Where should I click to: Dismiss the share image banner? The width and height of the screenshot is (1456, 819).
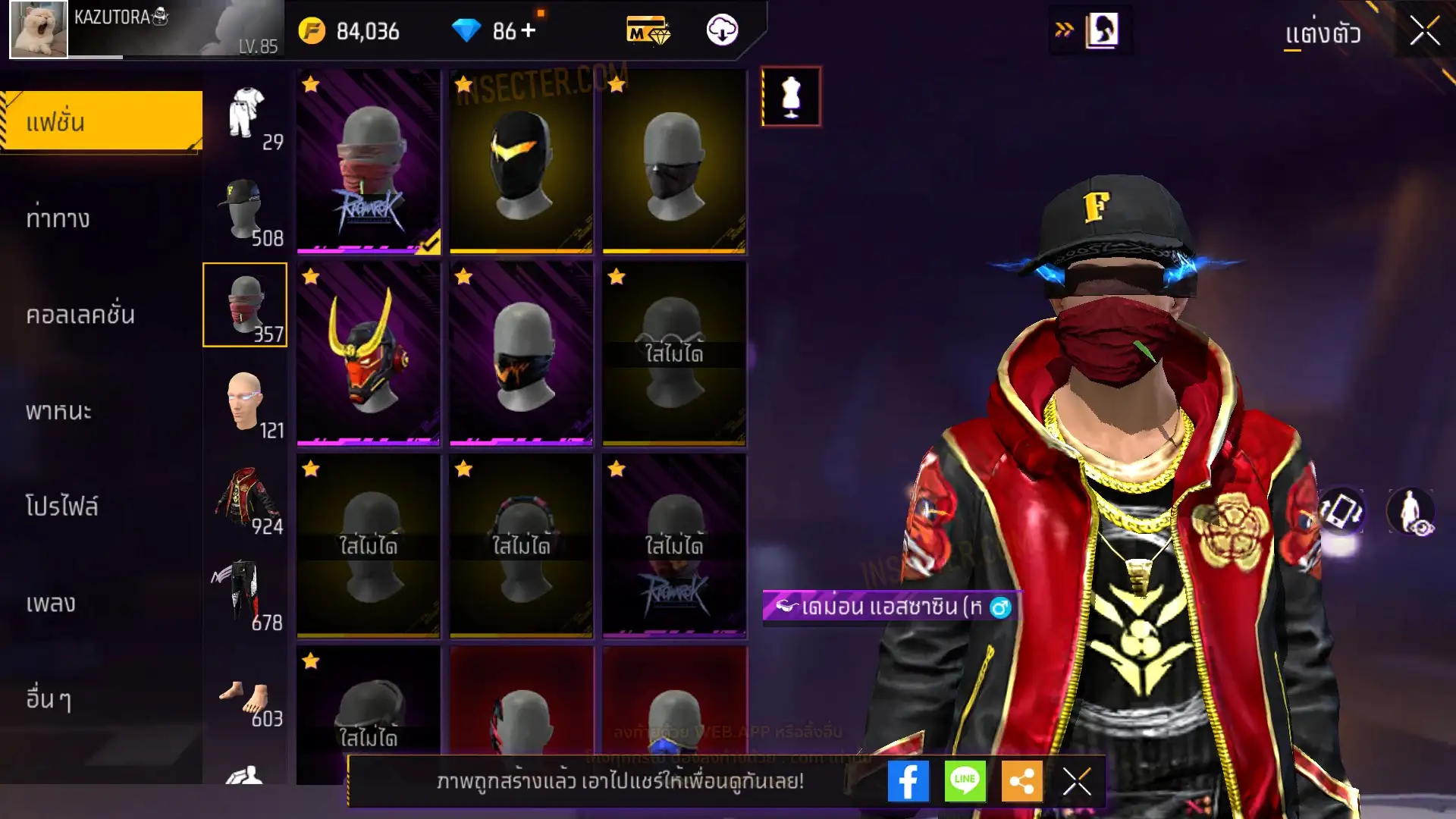point(1077,781)
